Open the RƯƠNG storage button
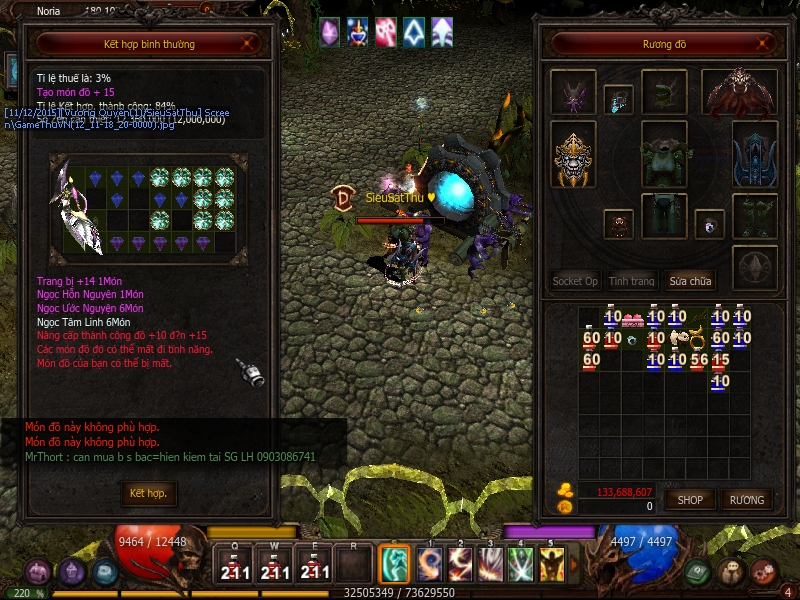Image resolution: width=800 pixels, height=600 pixels. click(746, 500)
